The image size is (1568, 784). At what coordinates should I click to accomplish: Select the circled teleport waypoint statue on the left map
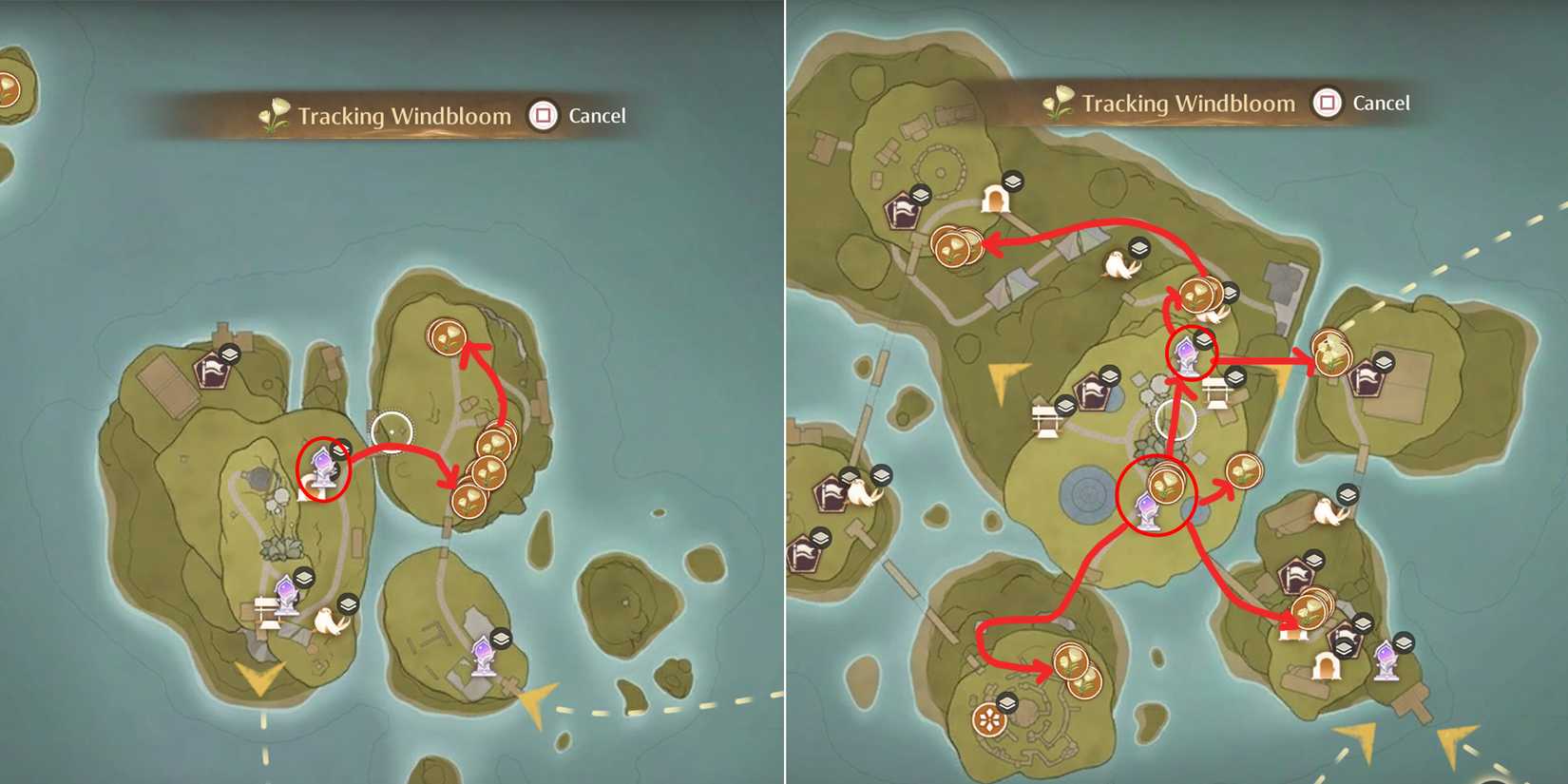323,466
